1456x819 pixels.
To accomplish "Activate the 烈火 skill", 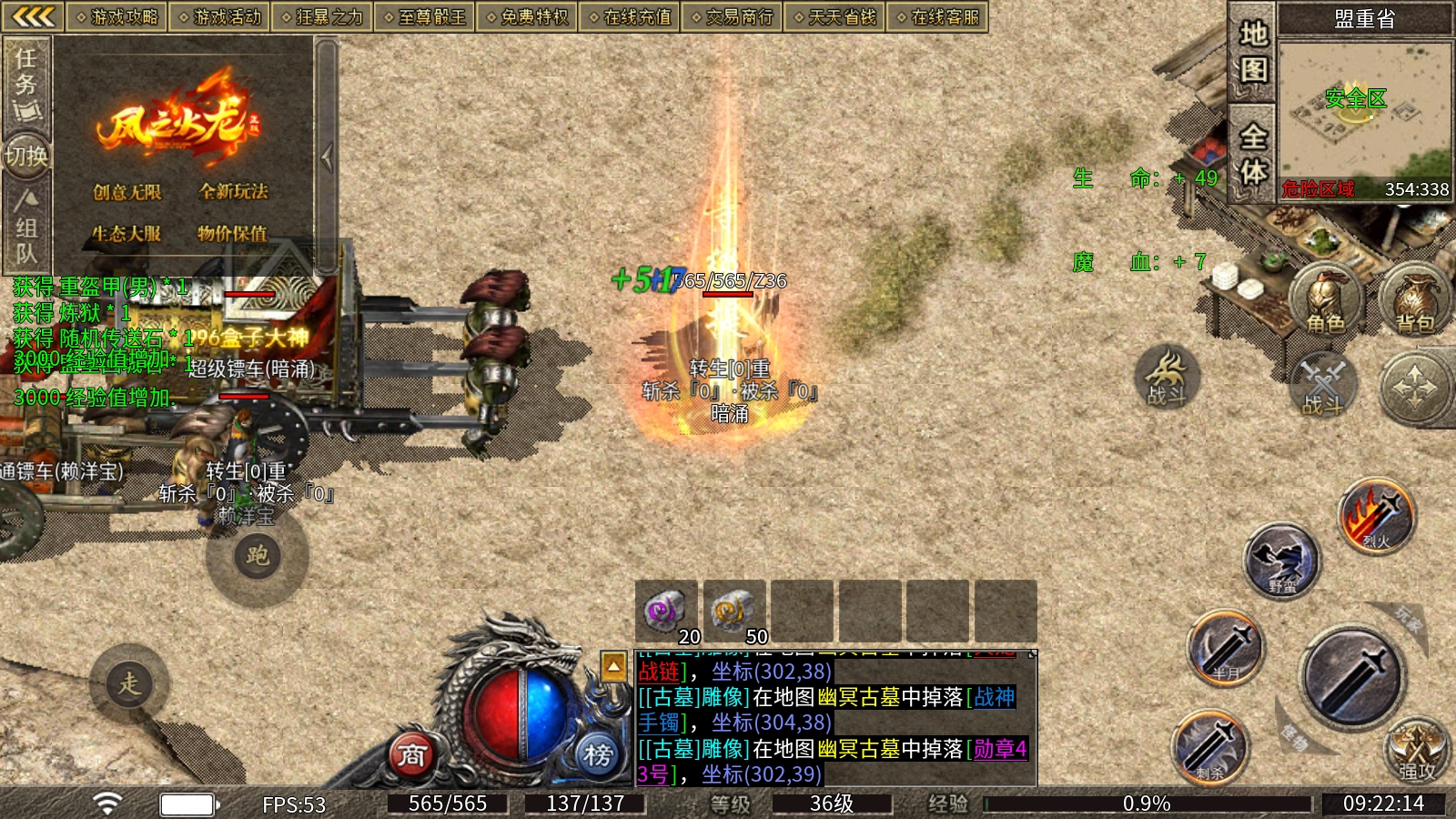I will point(1376,517).
